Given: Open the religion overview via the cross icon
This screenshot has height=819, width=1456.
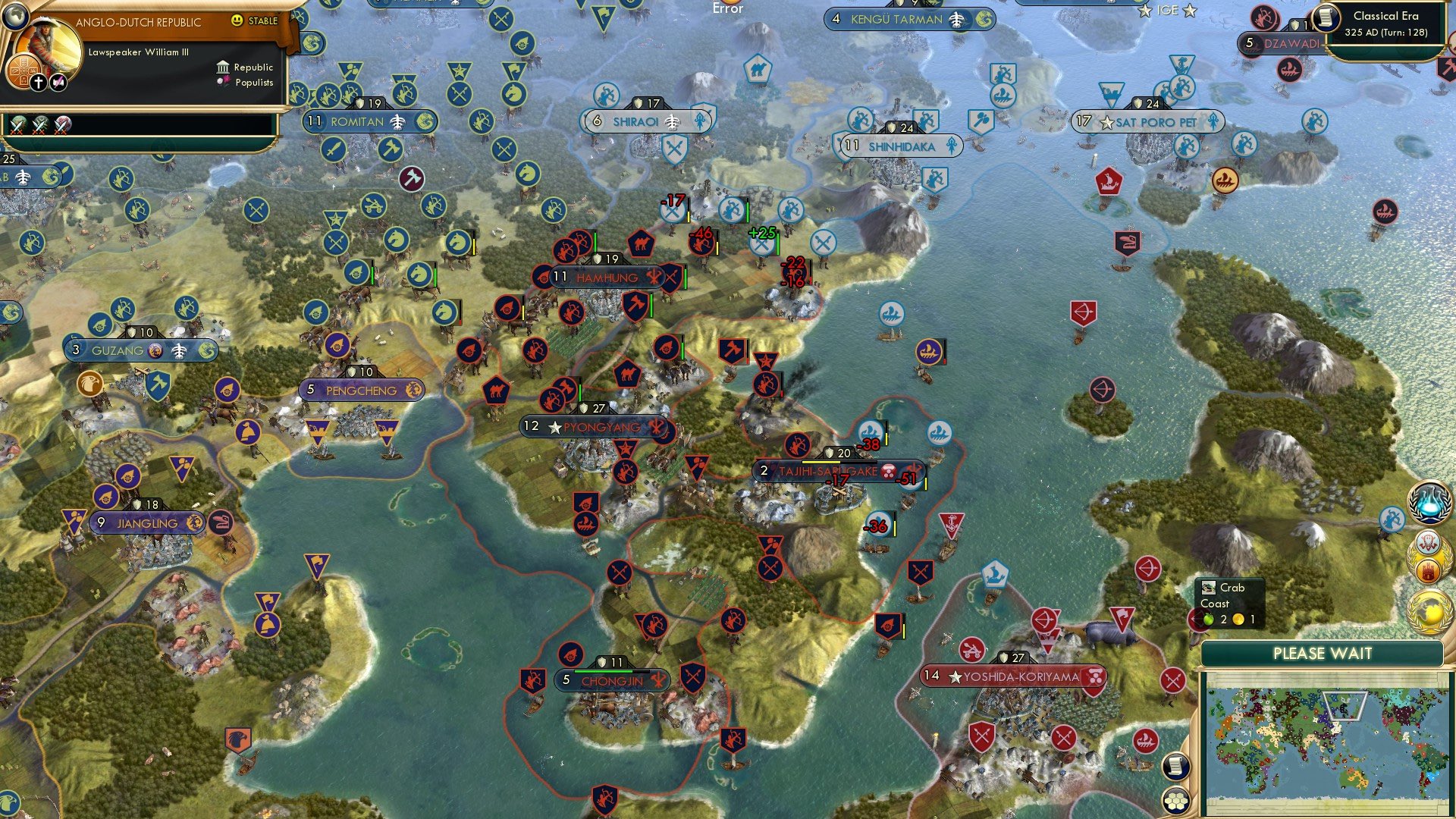Looking at the screenshot, I should point(39,81).
